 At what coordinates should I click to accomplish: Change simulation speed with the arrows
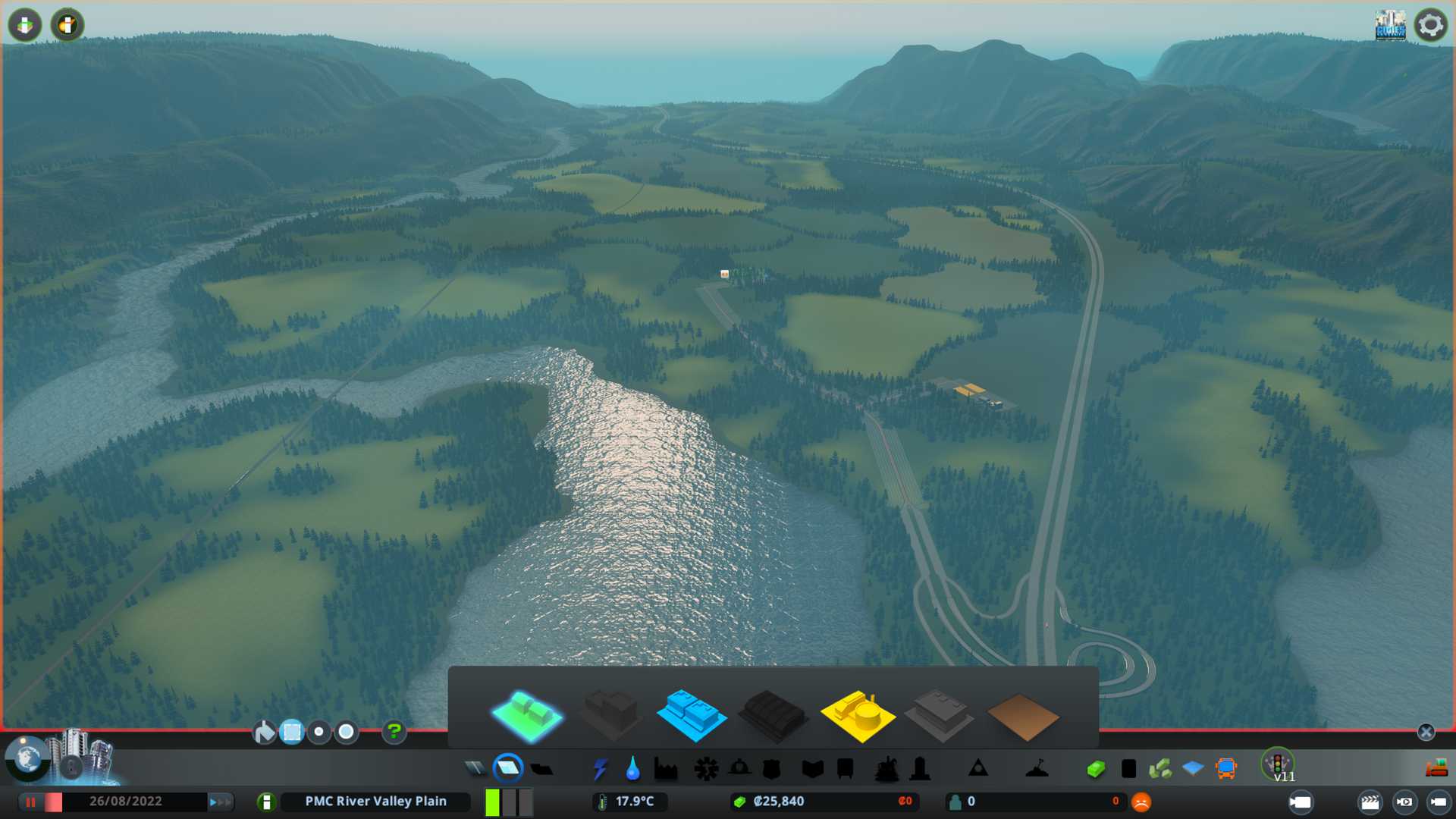220,802
